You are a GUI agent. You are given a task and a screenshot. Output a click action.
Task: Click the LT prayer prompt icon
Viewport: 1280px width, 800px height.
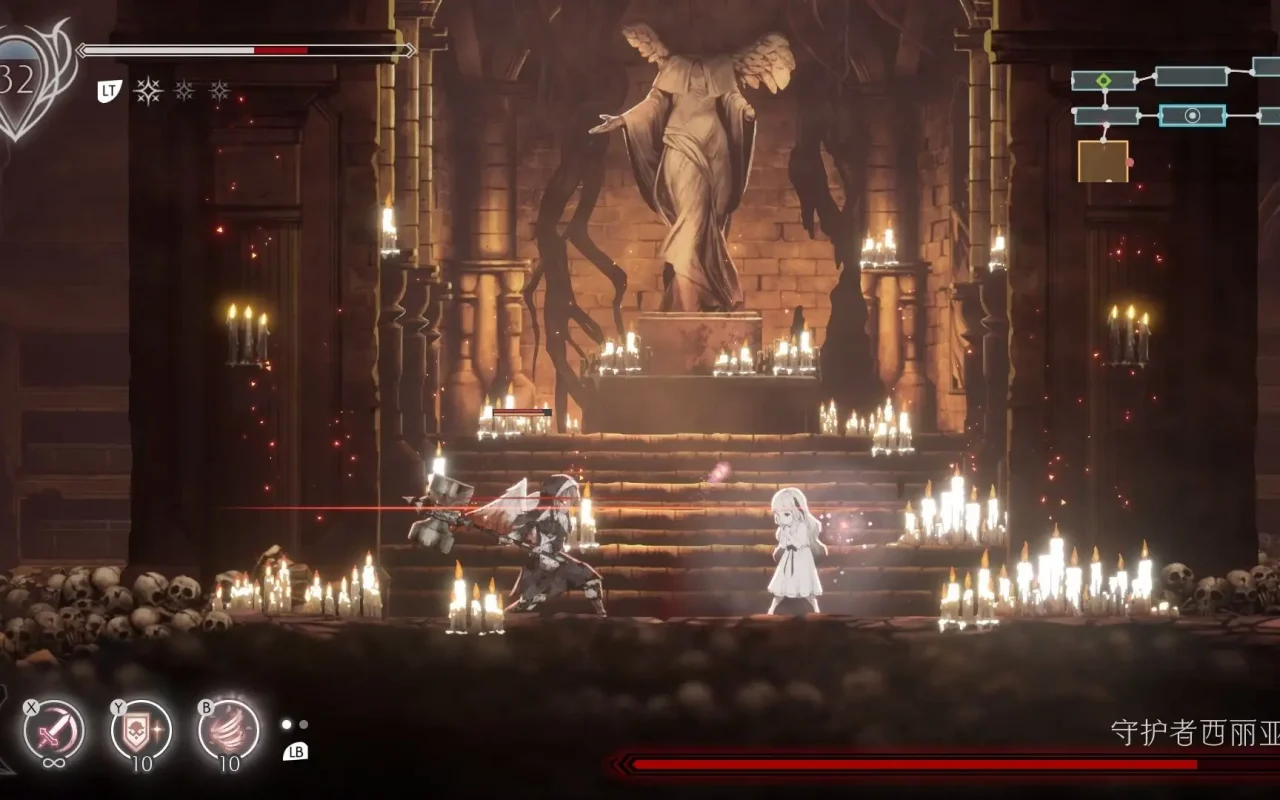point(107,91)
